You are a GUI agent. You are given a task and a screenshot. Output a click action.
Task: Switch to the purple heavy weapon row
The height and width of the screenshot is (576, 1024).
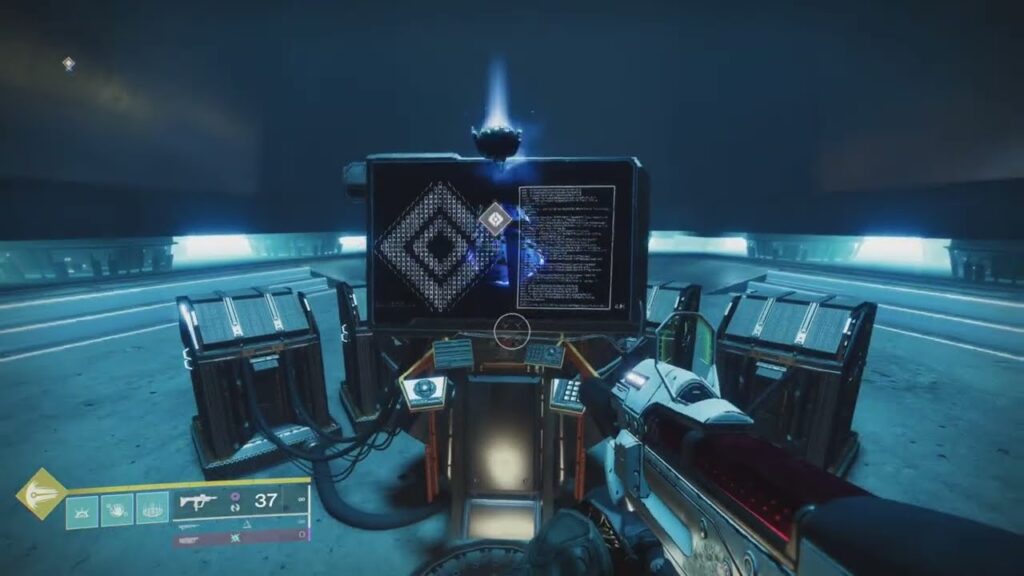pos(240,538)
